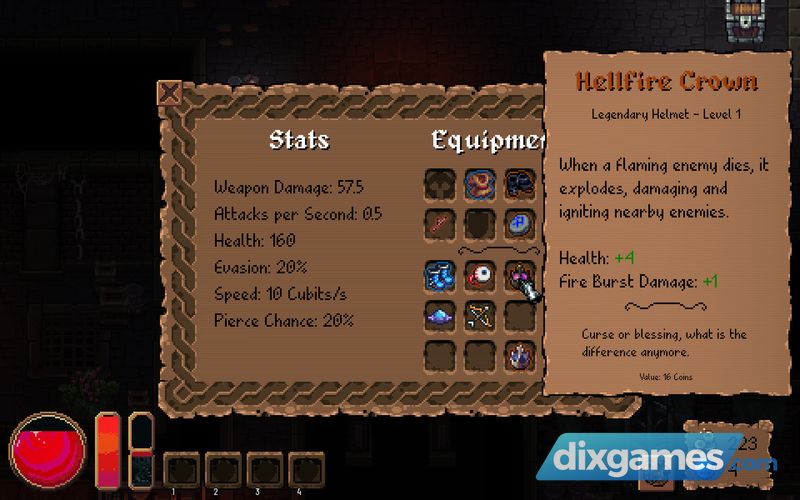Click the red wand weapon slot
Viewport: 800px width, 500px height.
click(x=440, y=222)
